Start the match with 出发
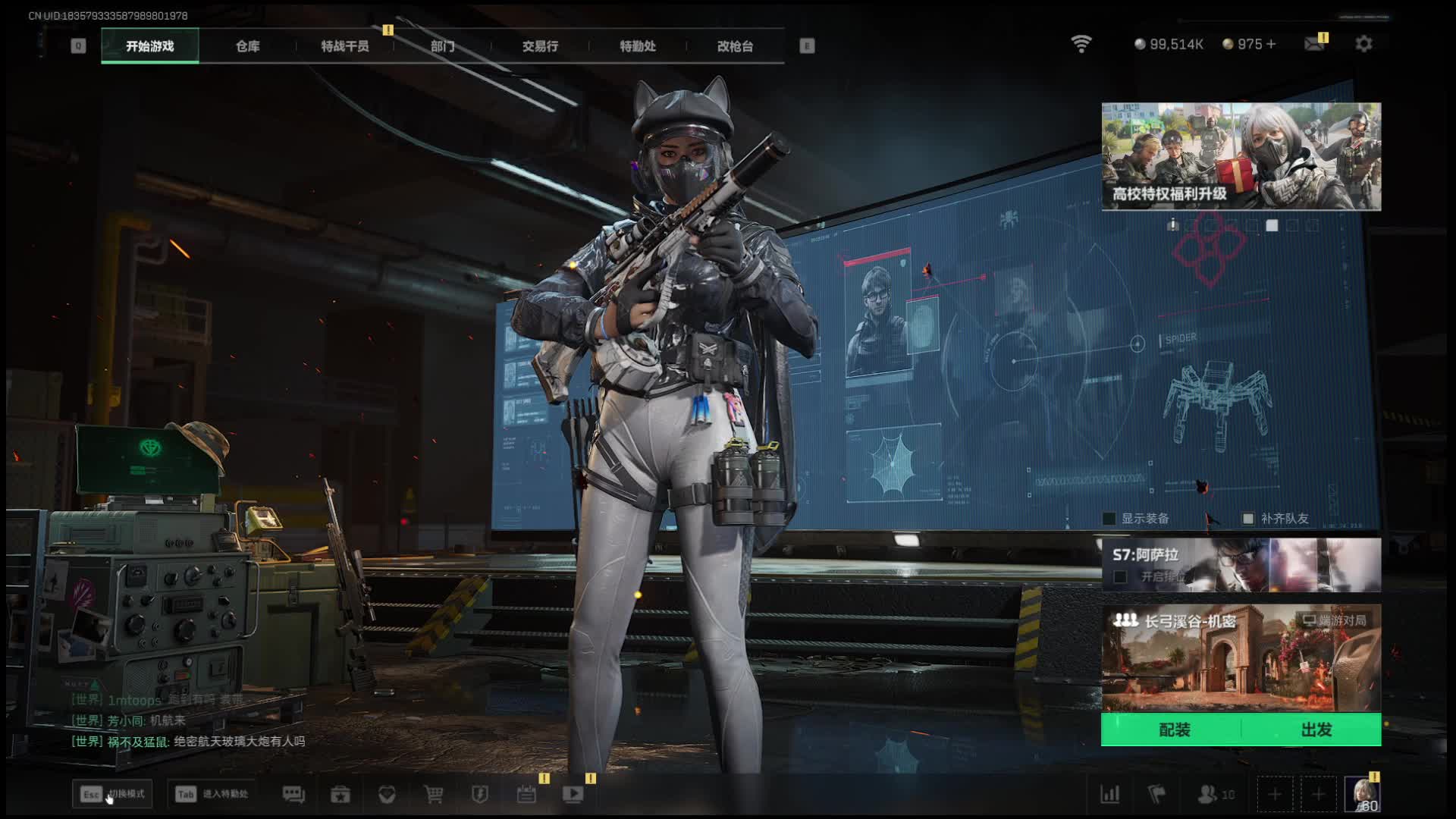The height and width of the screenshot is (819, 1456). [1316, 730]
